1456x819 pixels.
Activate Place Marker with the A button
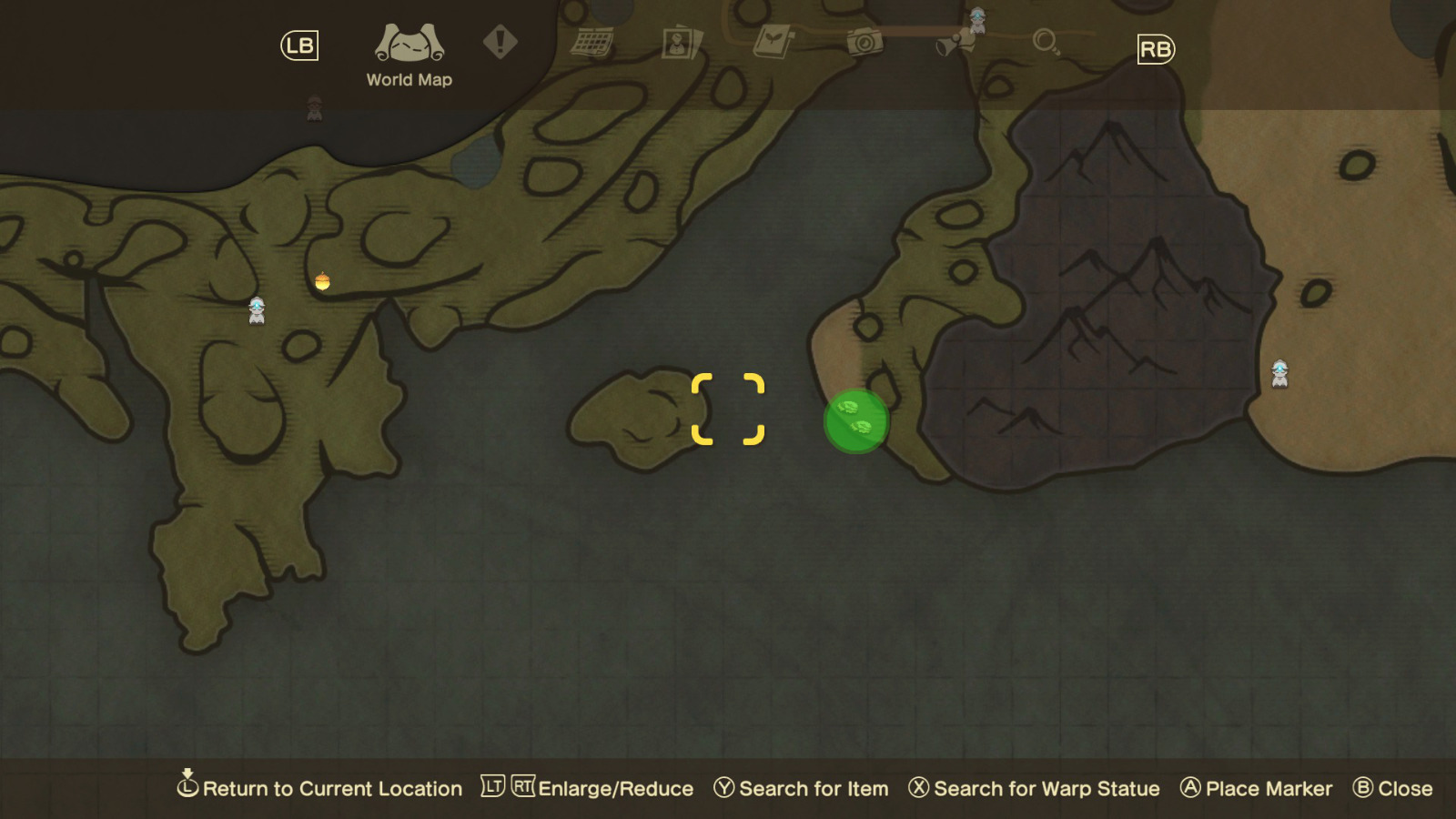1257,788
